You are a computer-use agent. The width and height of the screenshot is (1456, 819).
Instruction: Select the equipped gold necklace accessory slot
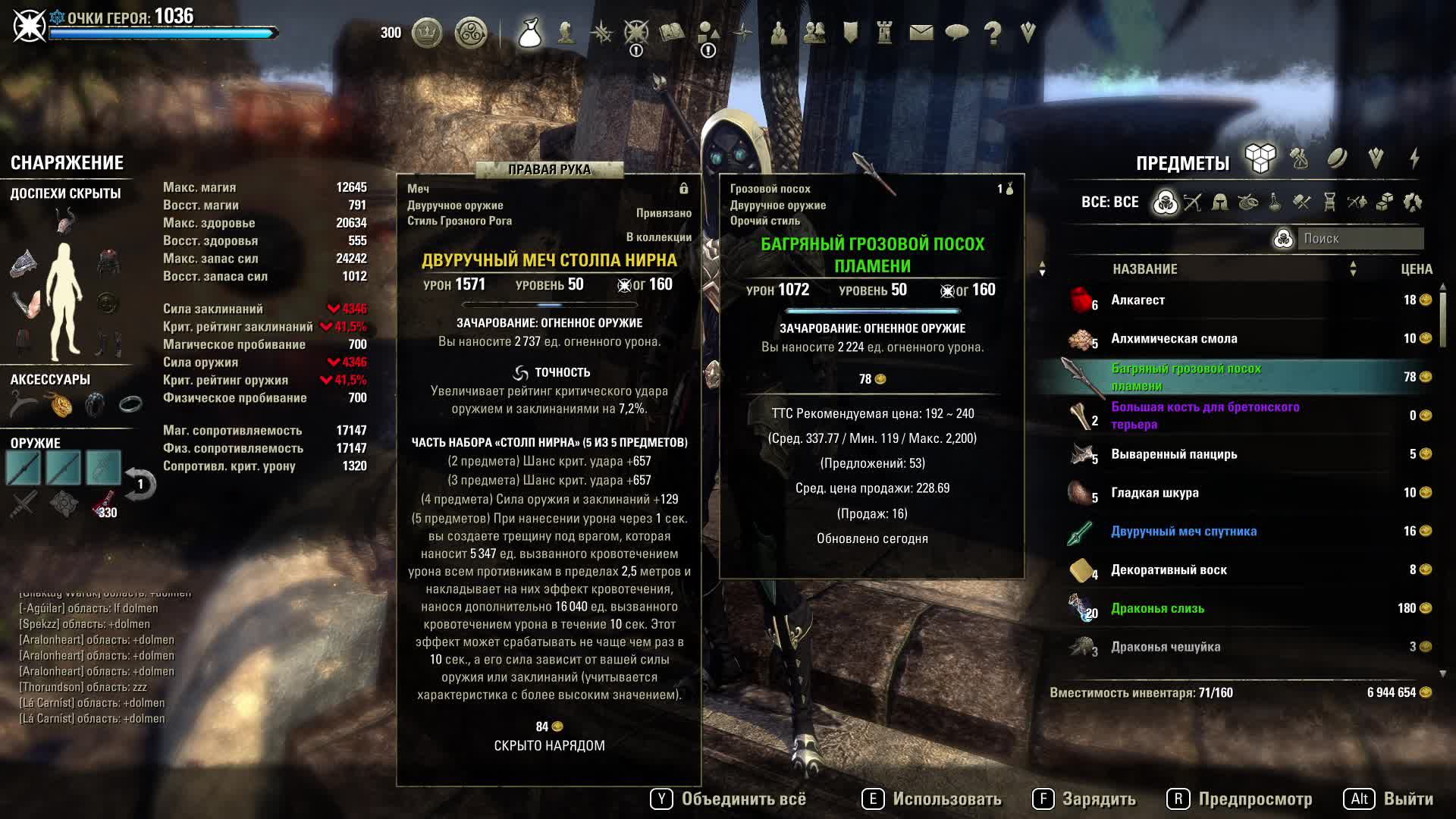tap(61, 405)
